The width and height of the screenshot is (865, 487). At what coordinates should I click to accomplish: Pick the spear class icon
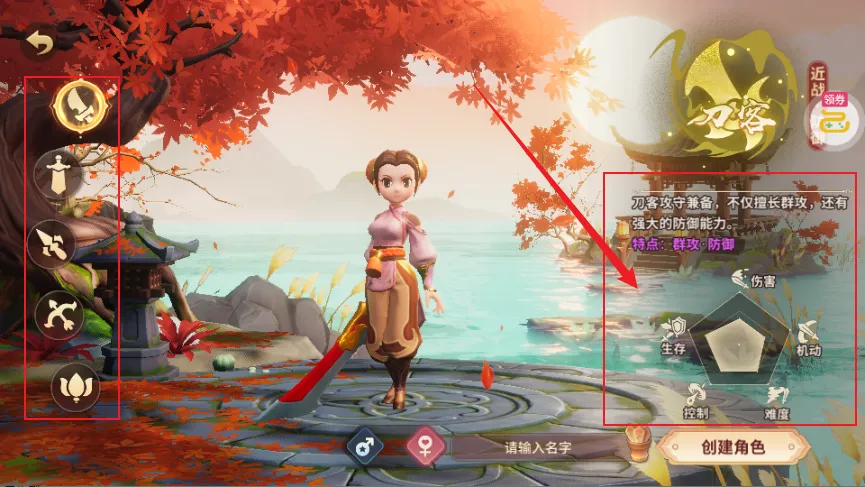tap(50, 244)
